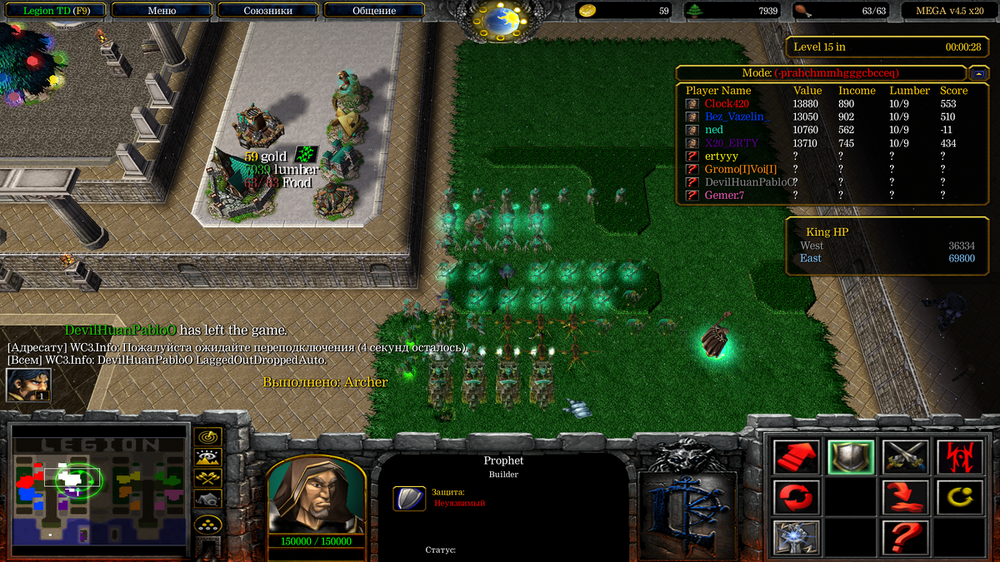Select the silver shield command icon
Image resolution: width=1000 pixels, height=562 pixels.
pyautogui.click(x=851, y=457)
